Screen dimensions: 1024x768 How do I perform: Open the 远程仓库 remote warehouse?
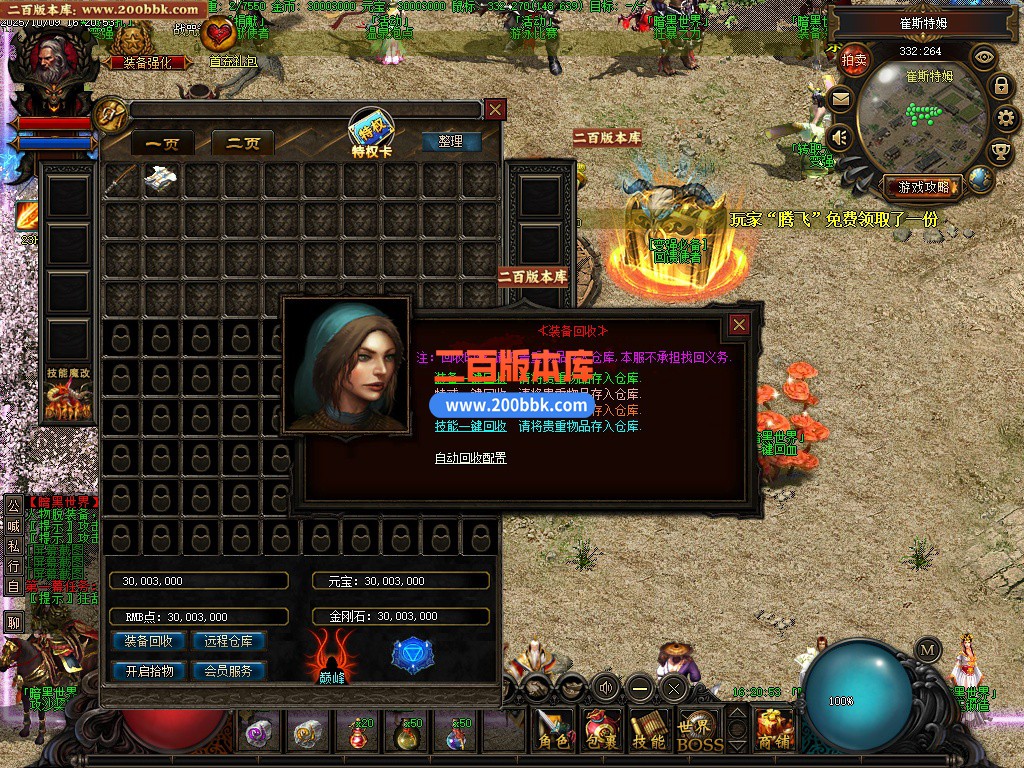(x=228, y=641)
